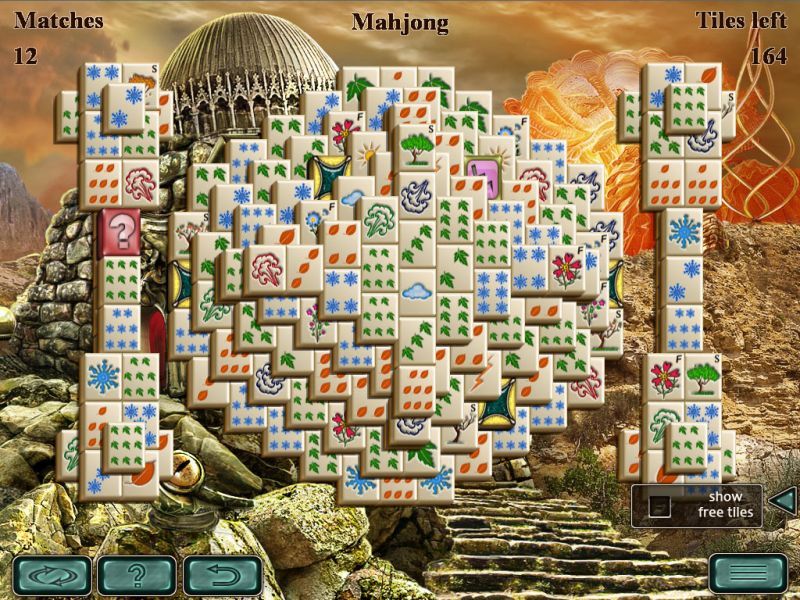Screen dimensions: 800x600
Task: Undo the last move
Action: (x=223, y=575)
